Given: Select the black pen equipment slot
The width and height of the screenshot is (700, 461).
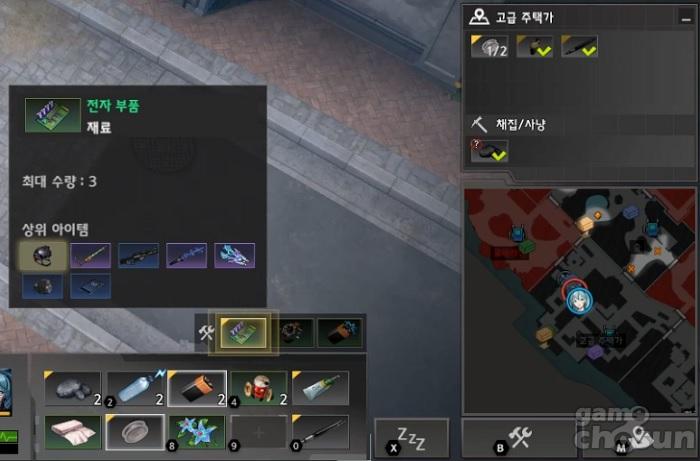Looking at the screenshot, I should (320, 431).
